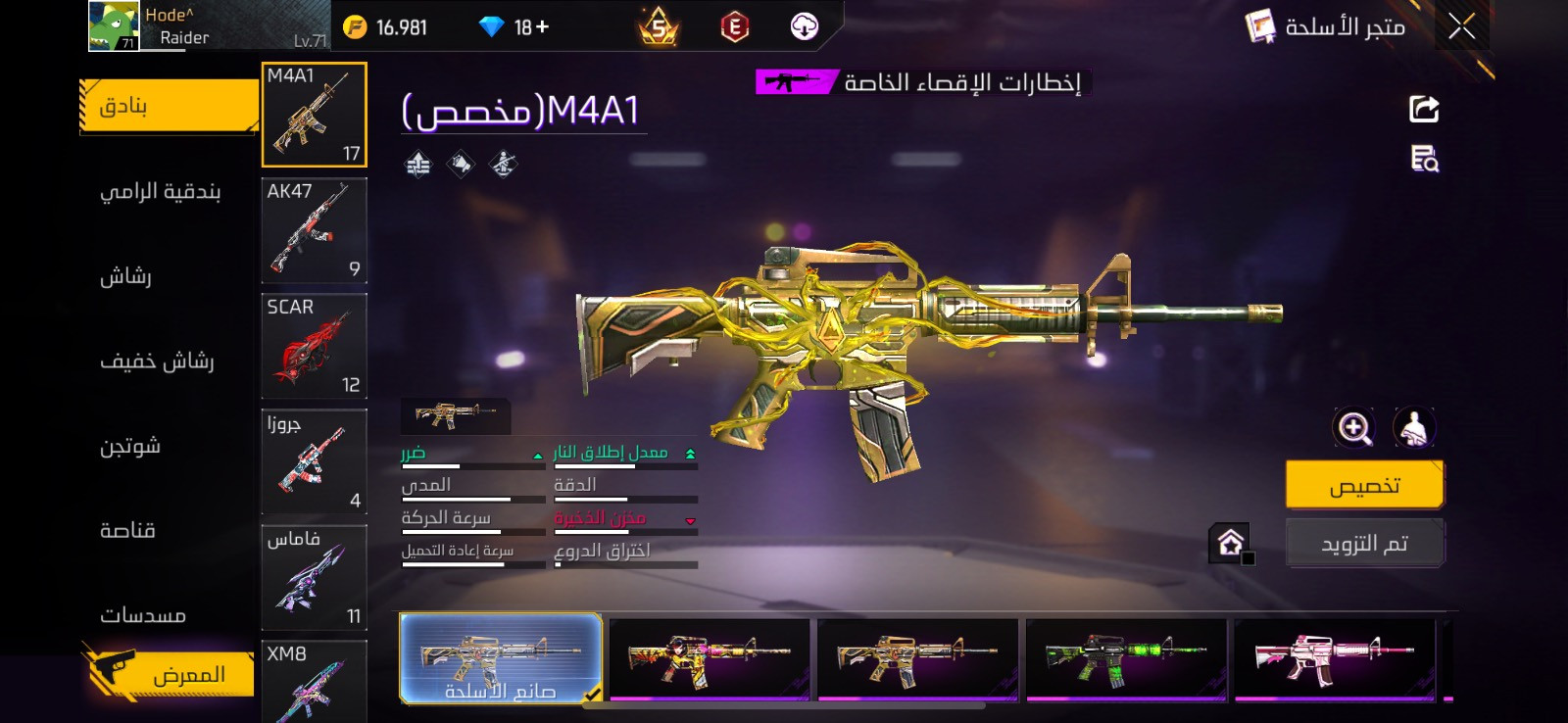Open the weapon details icon below the share icon
The width and height of the screenshot is (1568, 723).
(1426, 161)
